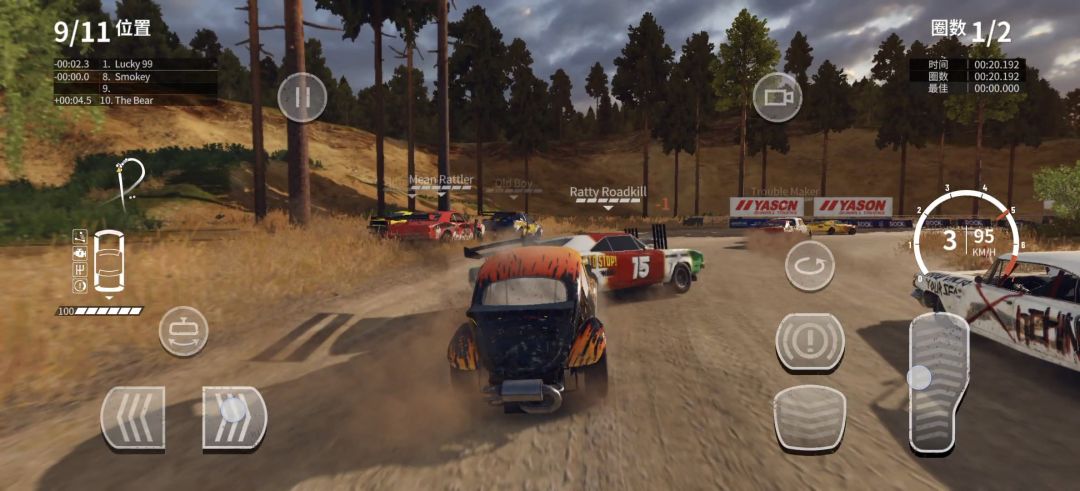Pause the race

(302, 98)
